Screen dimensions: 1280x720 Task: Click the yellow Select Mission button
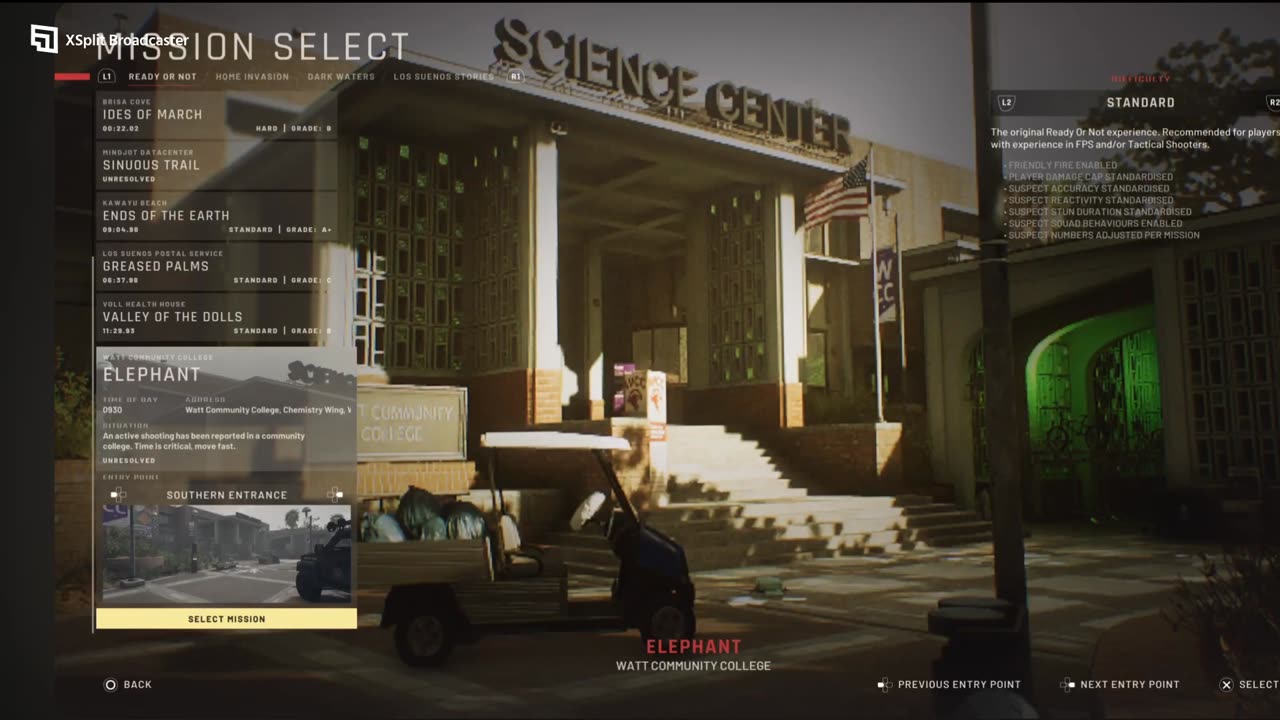(226, 619)
